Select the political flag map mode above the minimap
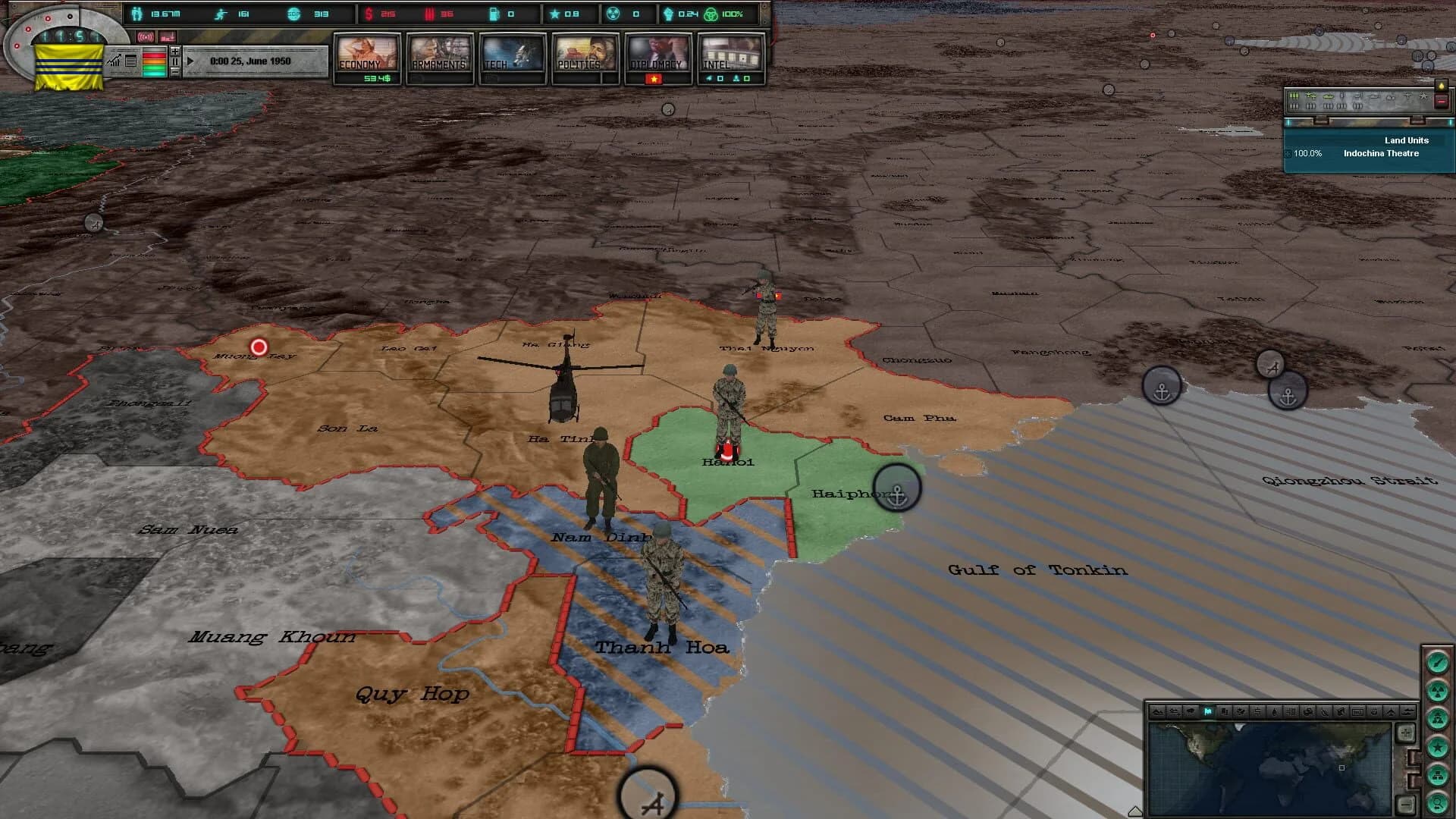This screenshot has width=1456, height=819. click(x=1208, y=712)
